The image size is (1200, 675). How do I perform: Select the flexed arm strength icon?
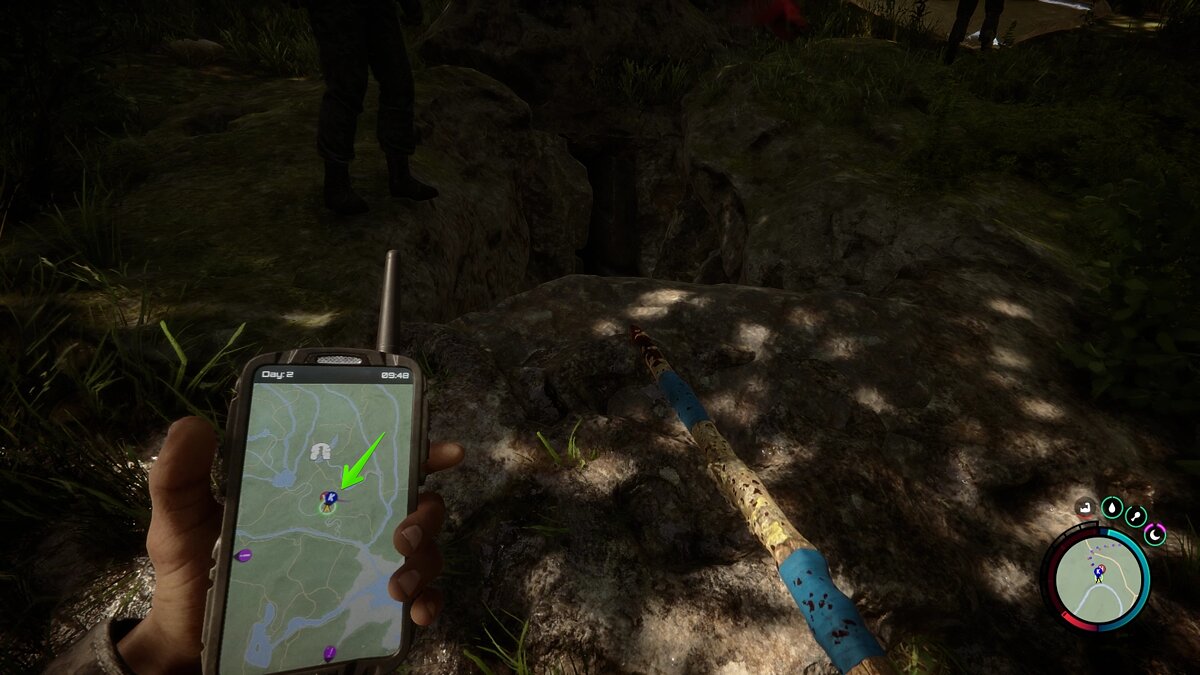[x=1085, y=509]
